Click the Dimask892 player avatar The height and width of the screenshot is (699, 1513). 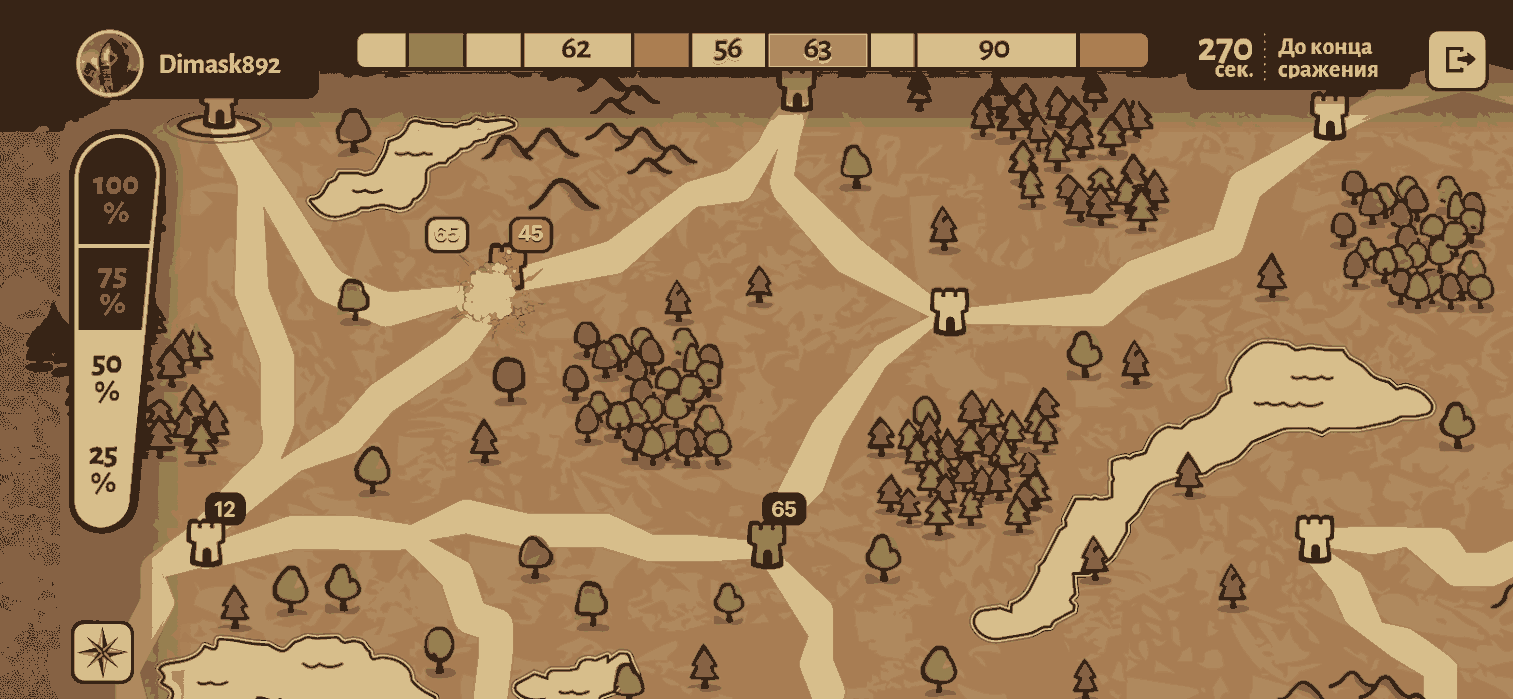pyautogui.click(x=110, y=63)
